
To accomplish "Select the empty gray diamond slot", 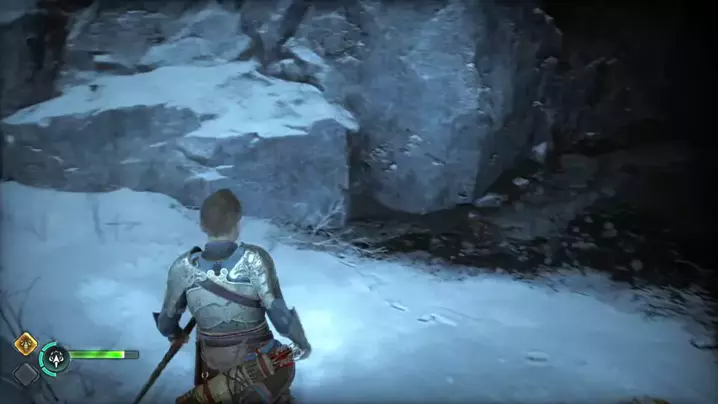I will [25, 374].
